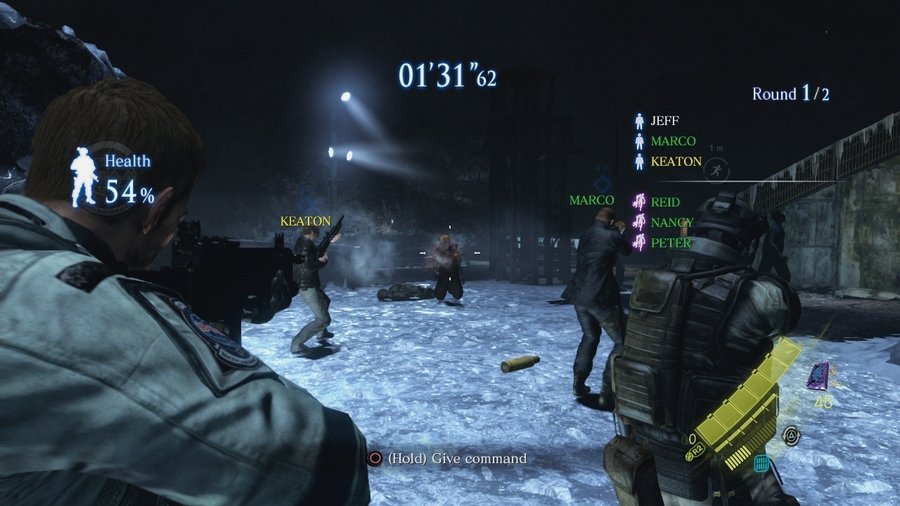Select enemy player NANCY in the roster

click(671, 222)
